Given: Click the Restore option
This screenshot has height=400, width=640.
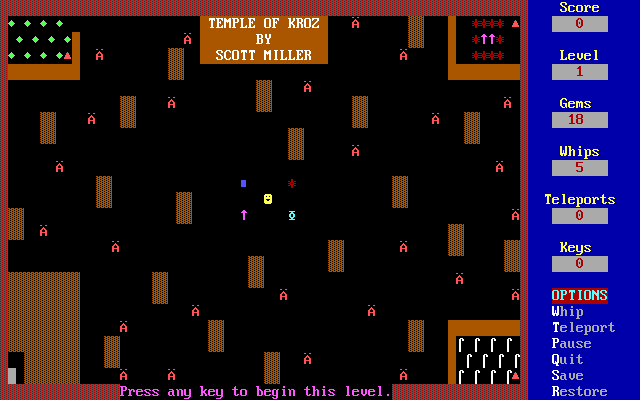Looking at the screenshot, I should click(x=579, y=392).
